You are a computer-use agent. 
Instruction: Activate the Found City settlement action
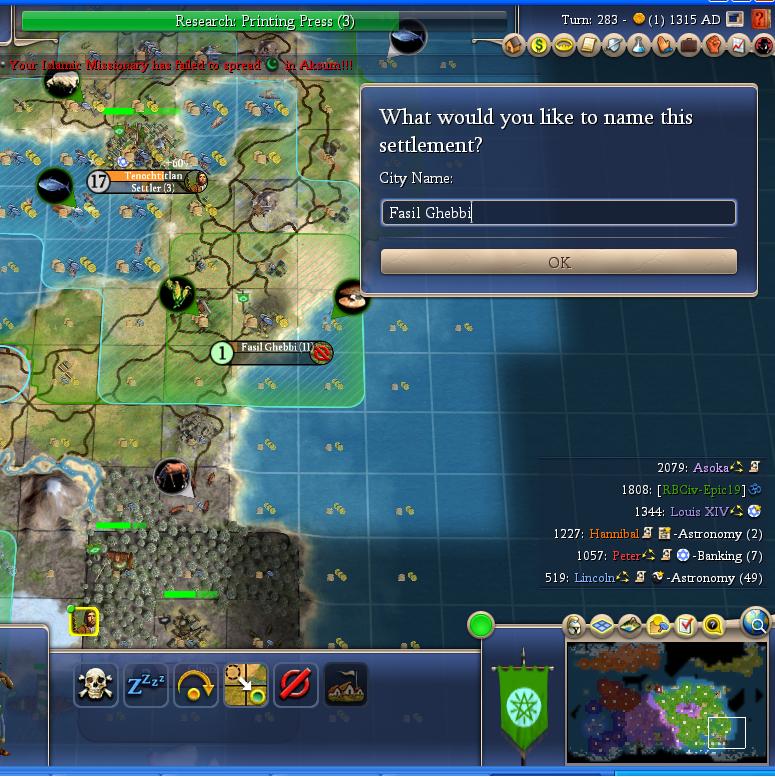[x=346, y=685]
